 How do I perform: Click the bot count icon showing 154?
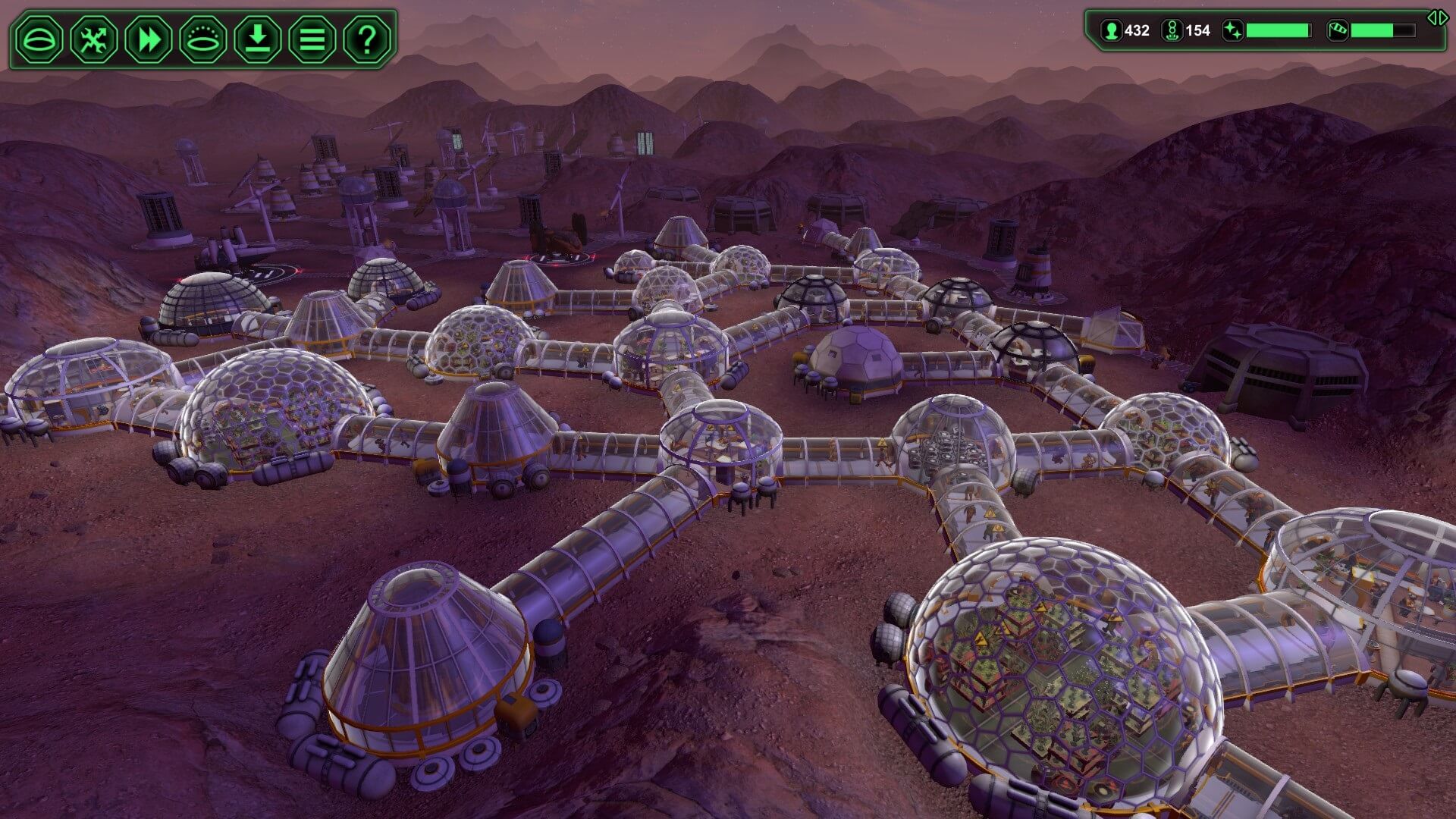point(1171,31)
